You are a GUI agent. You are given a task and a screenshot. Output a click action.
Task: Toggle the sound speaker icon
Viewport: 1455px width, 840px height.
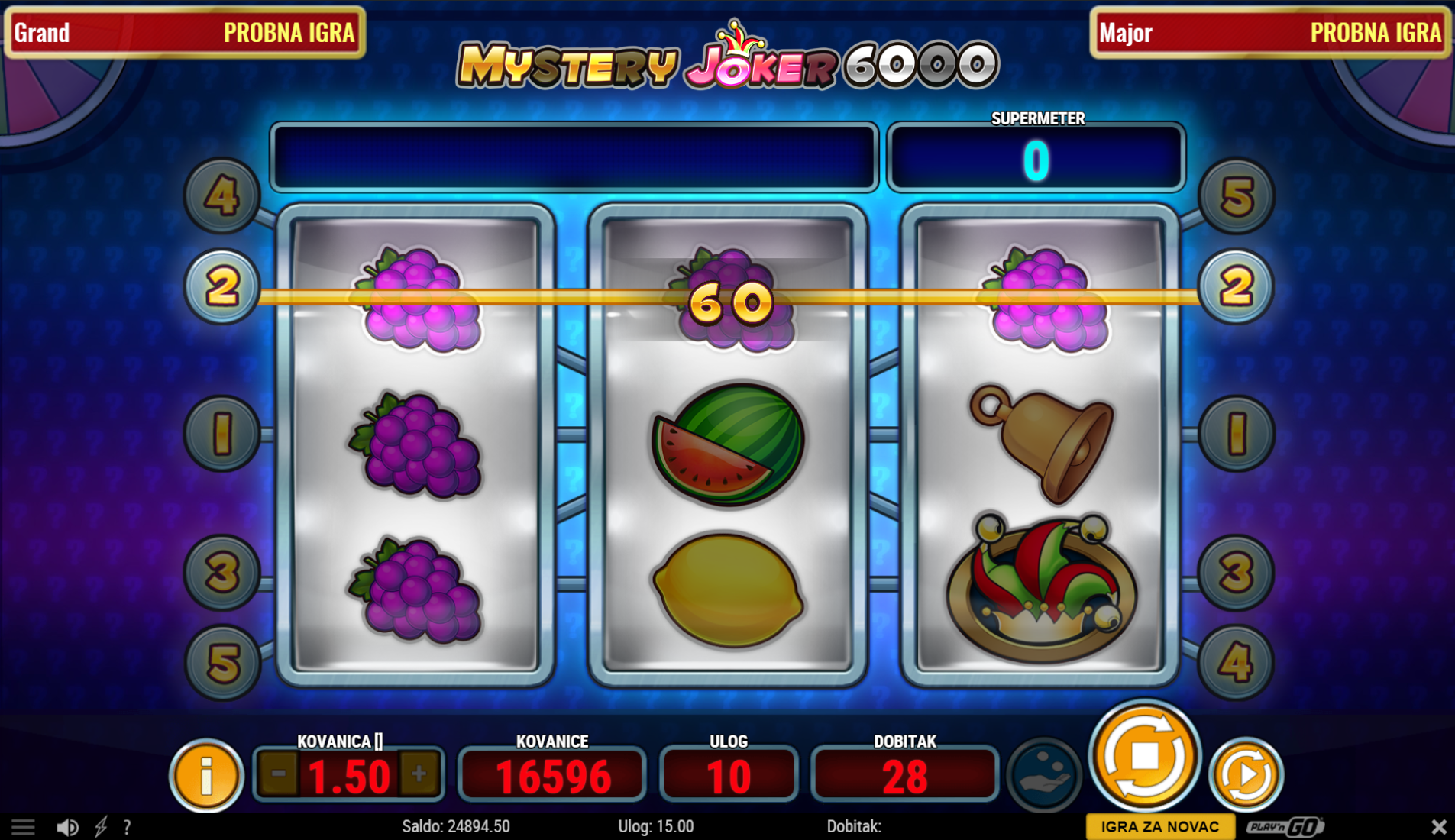coord(67,826)
